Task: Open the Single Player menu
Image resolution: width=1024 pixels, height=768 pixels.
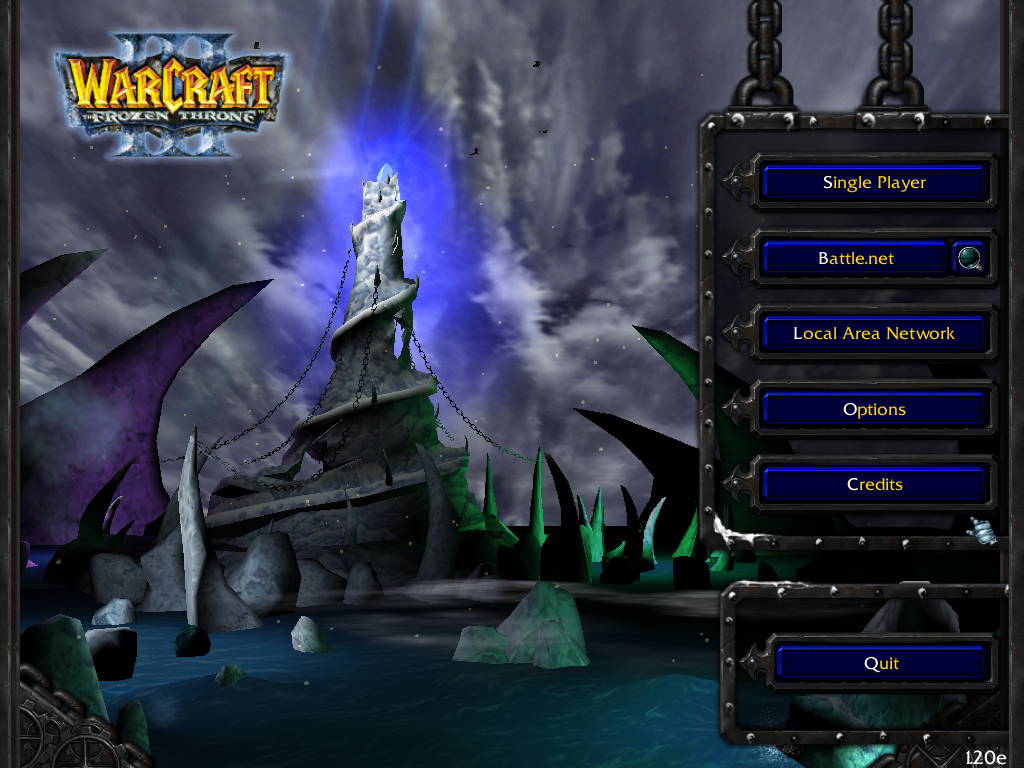Action: 874,182
